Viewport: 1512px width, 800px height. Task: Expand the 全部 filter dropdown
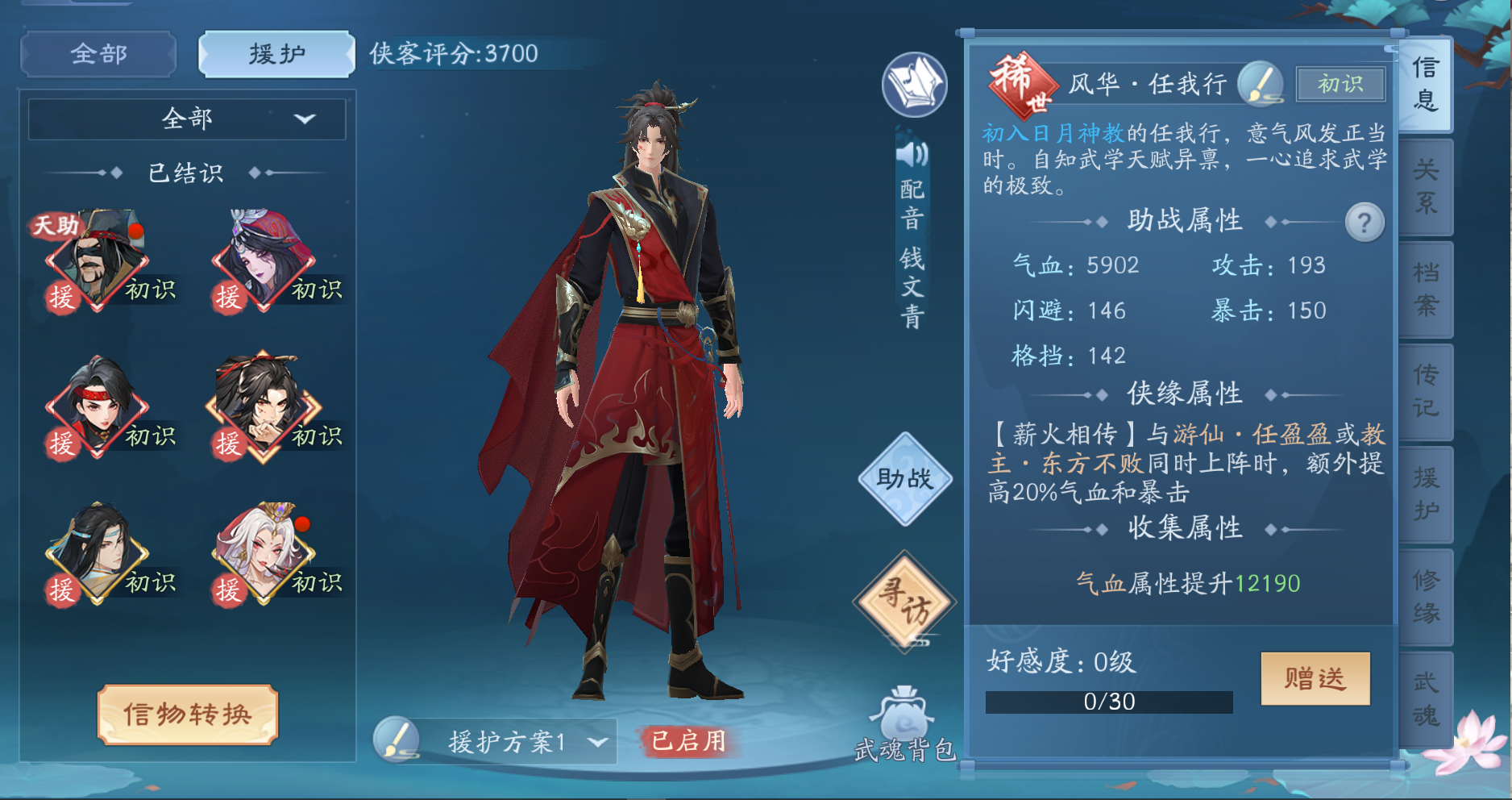point(187,118)
